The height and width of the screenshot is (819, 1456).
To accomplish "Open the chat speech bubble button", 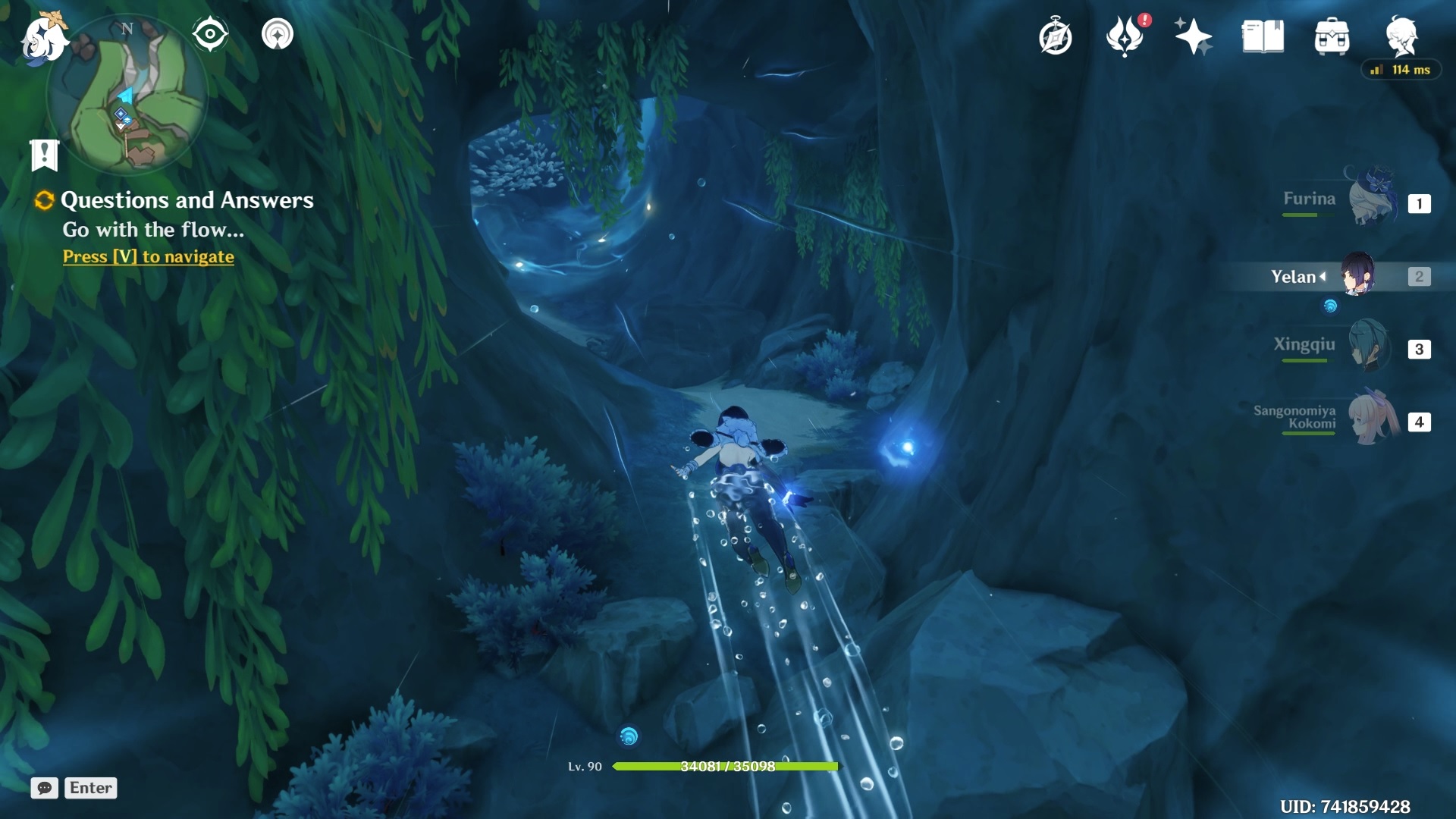I will pyautogui.click(x=44, y=788).
